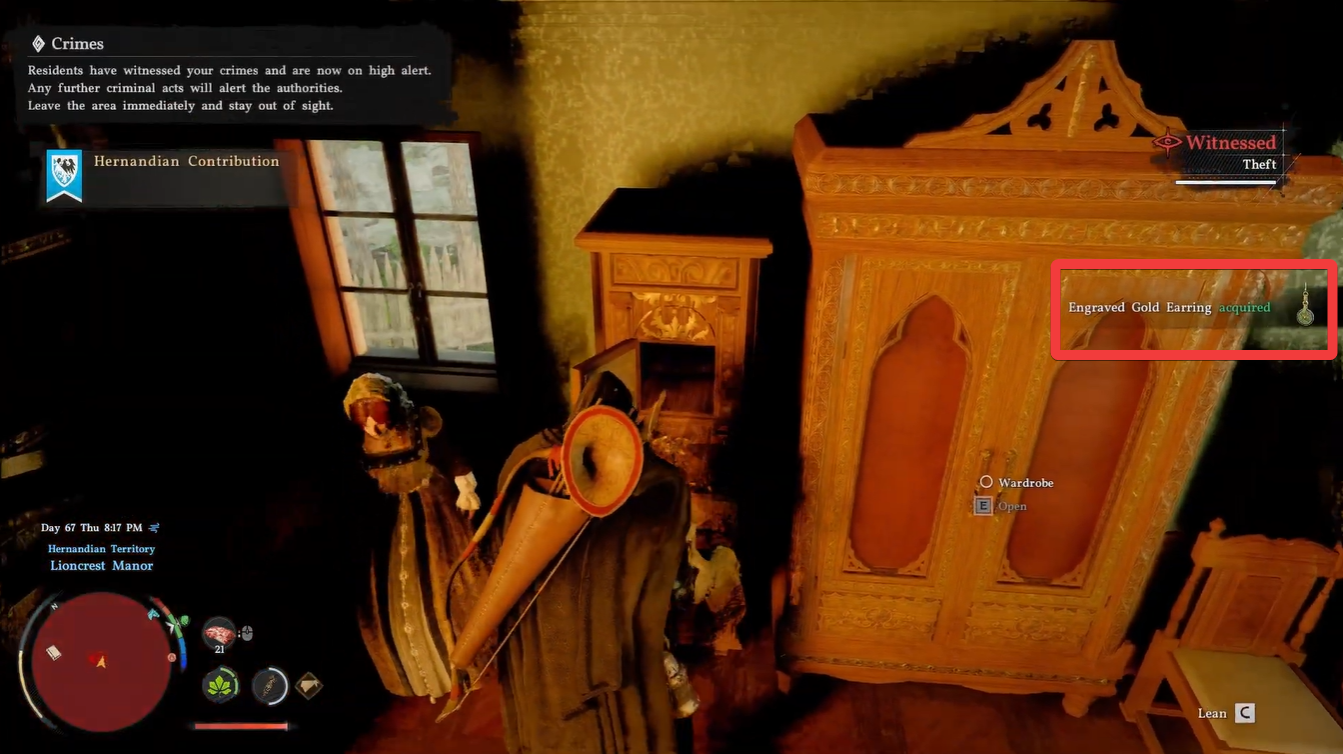Select the circular weapon slot icon
Image resolution: width=1343 pixels, height=754 pixels.
(x=269, y=686)
